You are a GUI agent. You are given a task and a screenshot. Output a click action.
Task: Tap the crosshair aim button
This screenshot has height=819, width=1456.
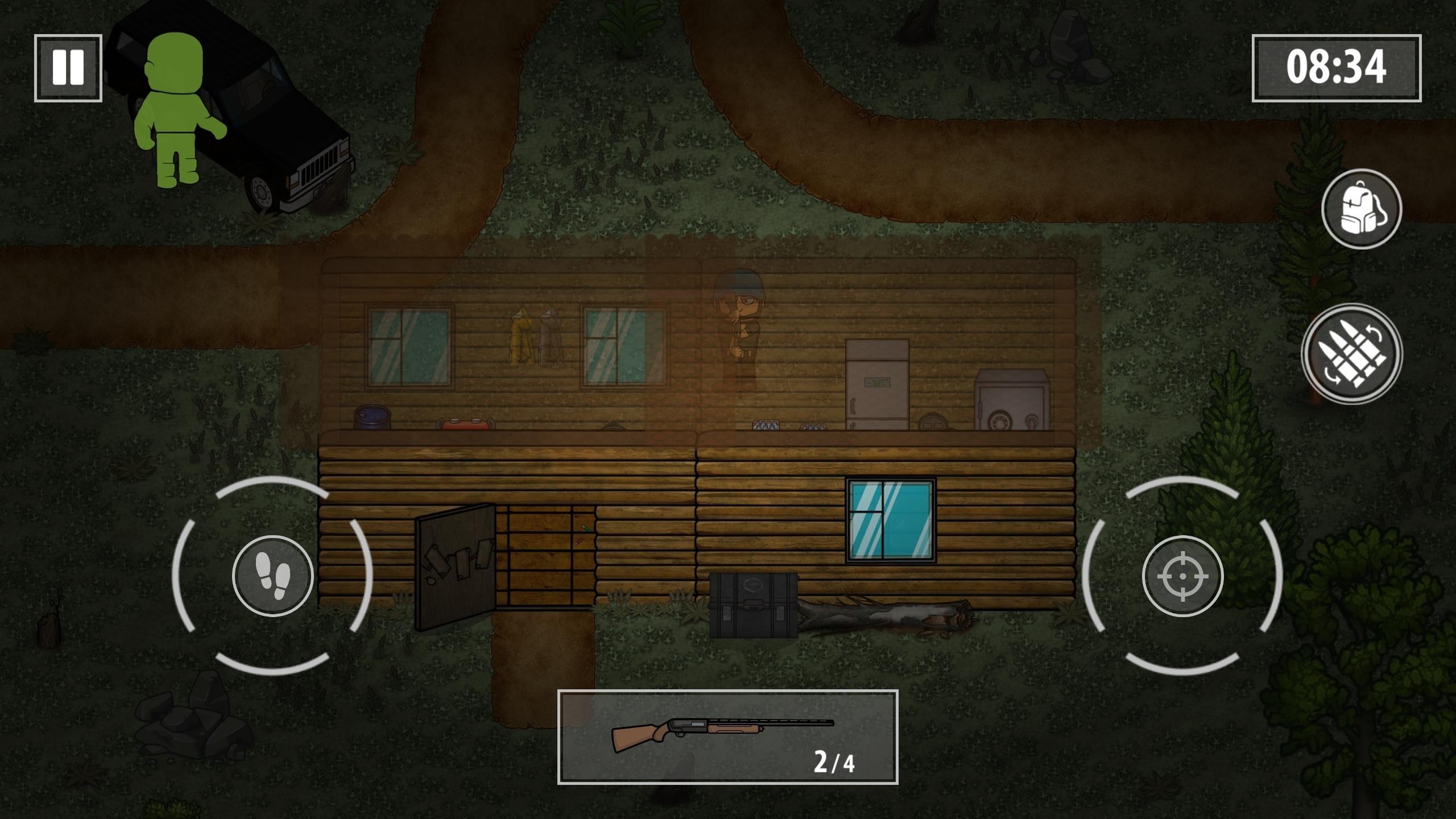1182,576
